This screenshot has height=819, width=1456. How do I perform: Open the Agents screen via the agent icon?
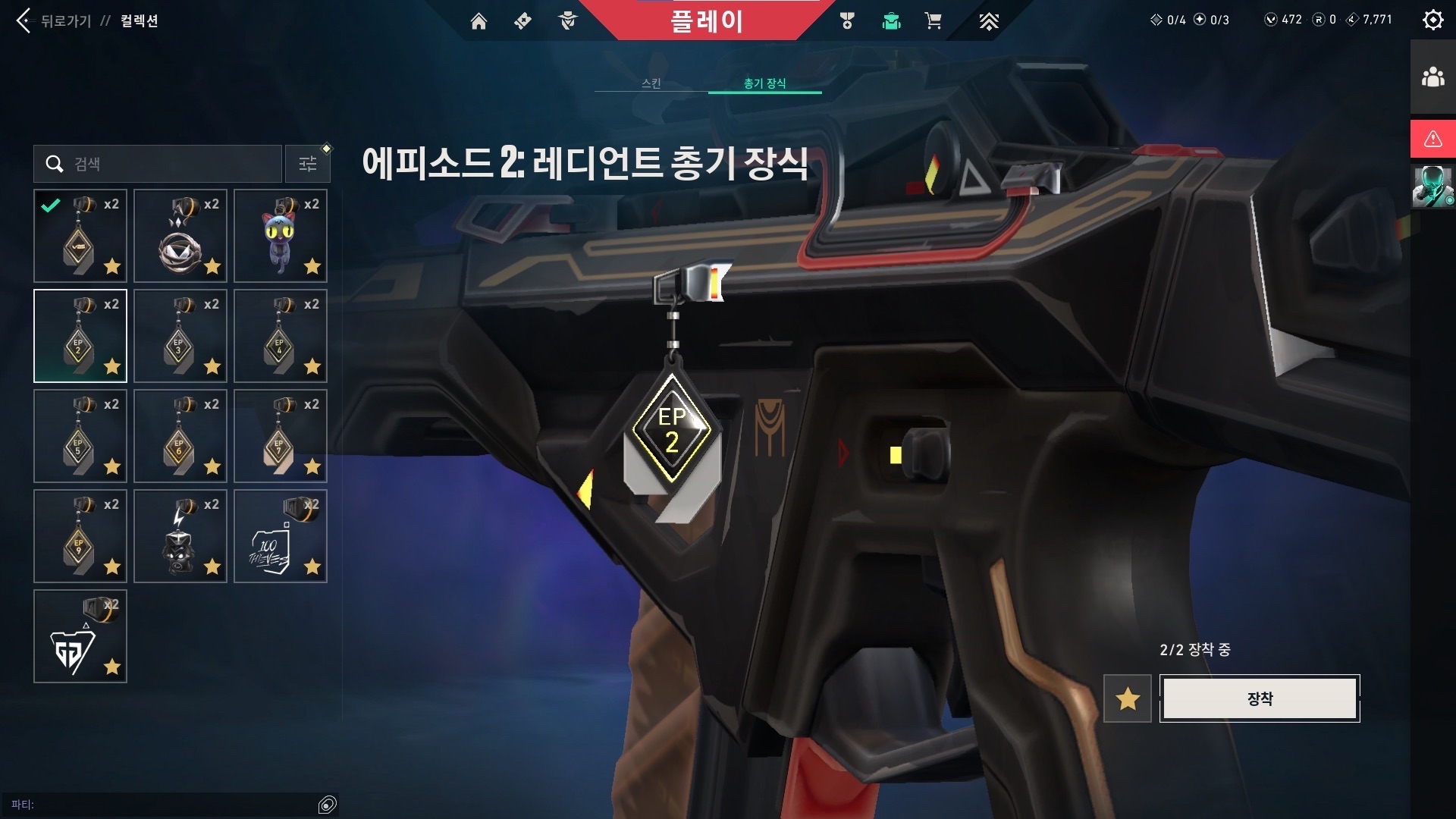coord(567,21)
